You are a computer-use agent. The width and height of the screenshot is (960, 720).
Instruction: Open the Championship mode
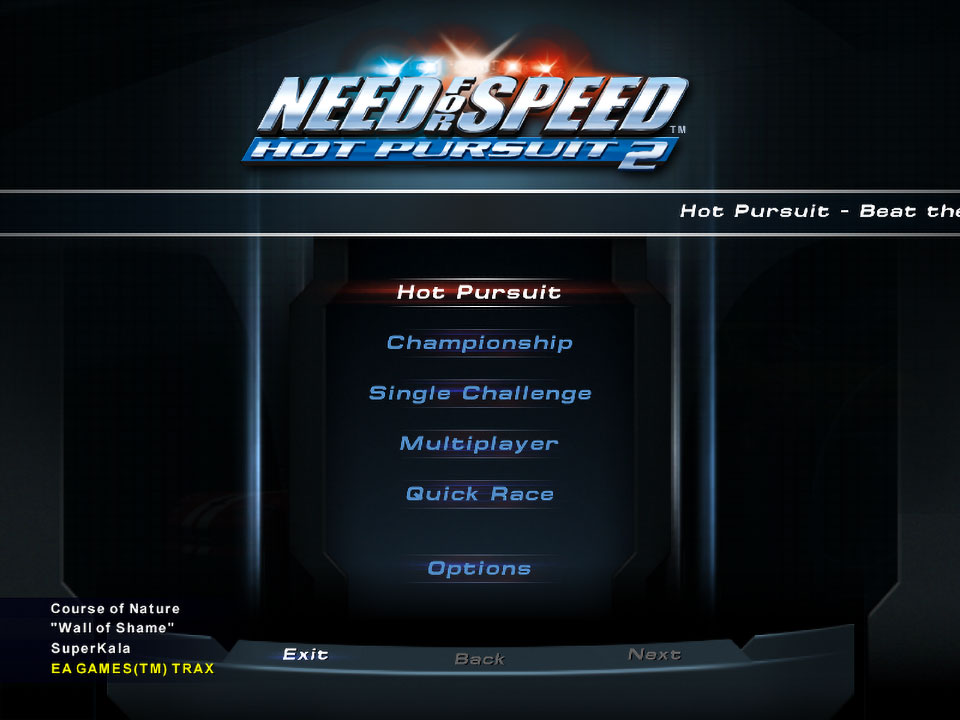coord(480,343)
